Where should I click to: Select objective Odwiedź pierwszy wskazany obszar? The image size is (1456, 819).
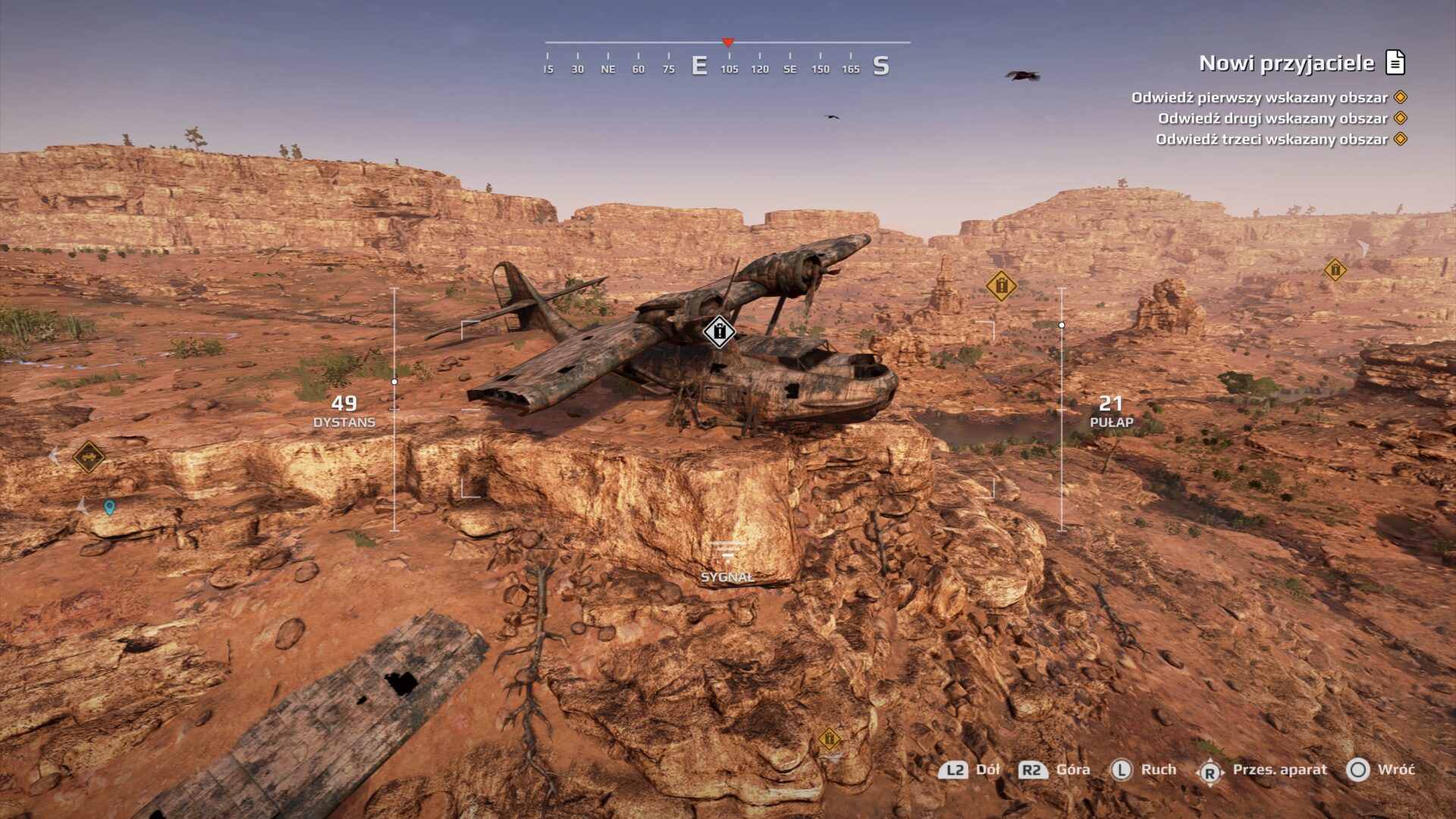1259,97
